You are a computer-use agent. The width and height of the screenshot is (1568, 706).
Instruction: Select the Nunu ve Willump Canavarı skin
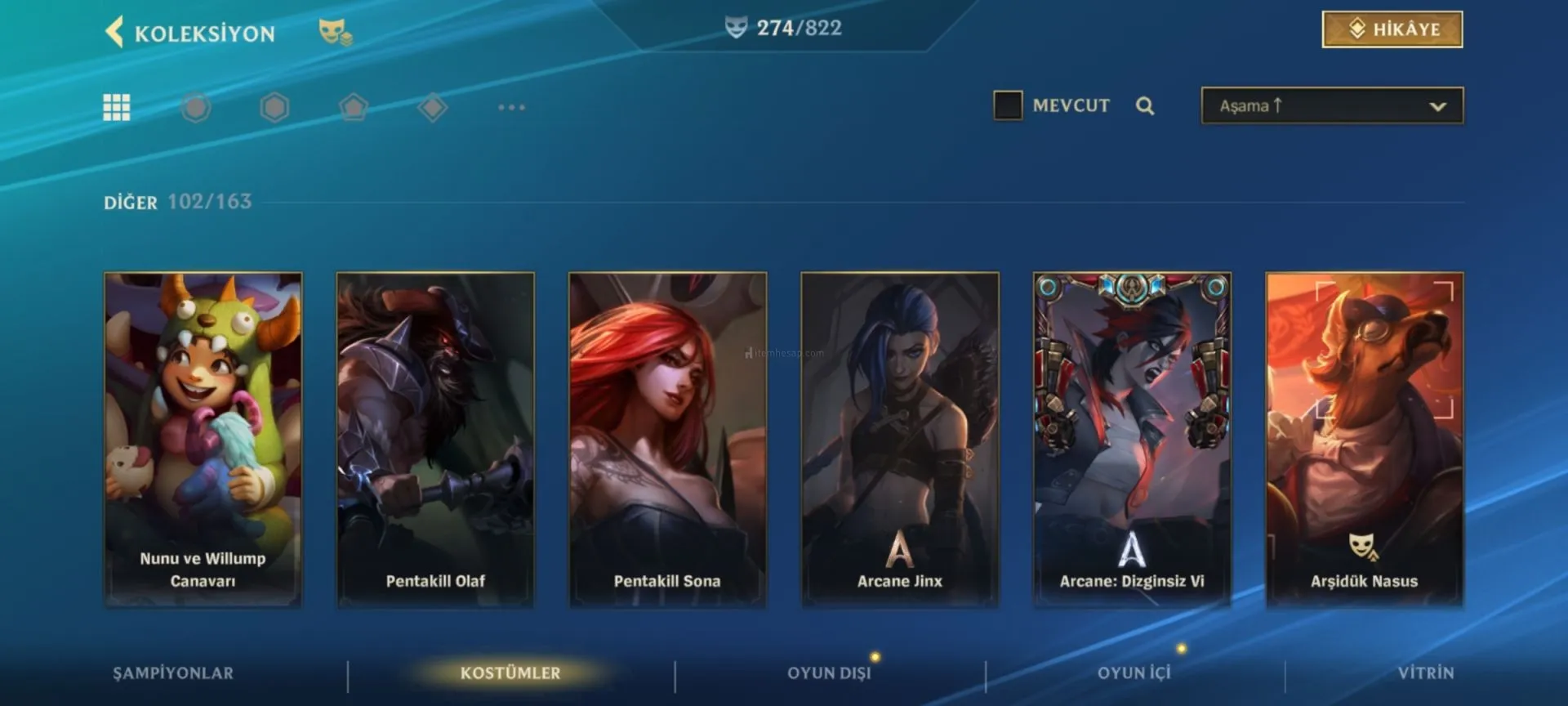[x=203, y=439]
